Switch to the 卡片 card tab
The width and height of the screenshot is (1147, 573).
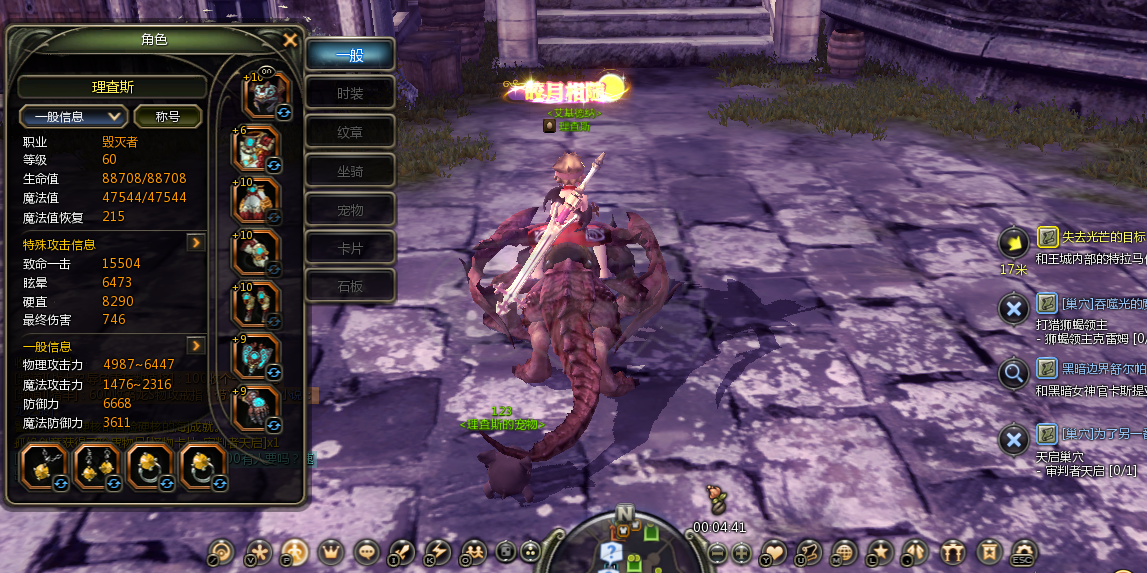(x=350, y=248)
